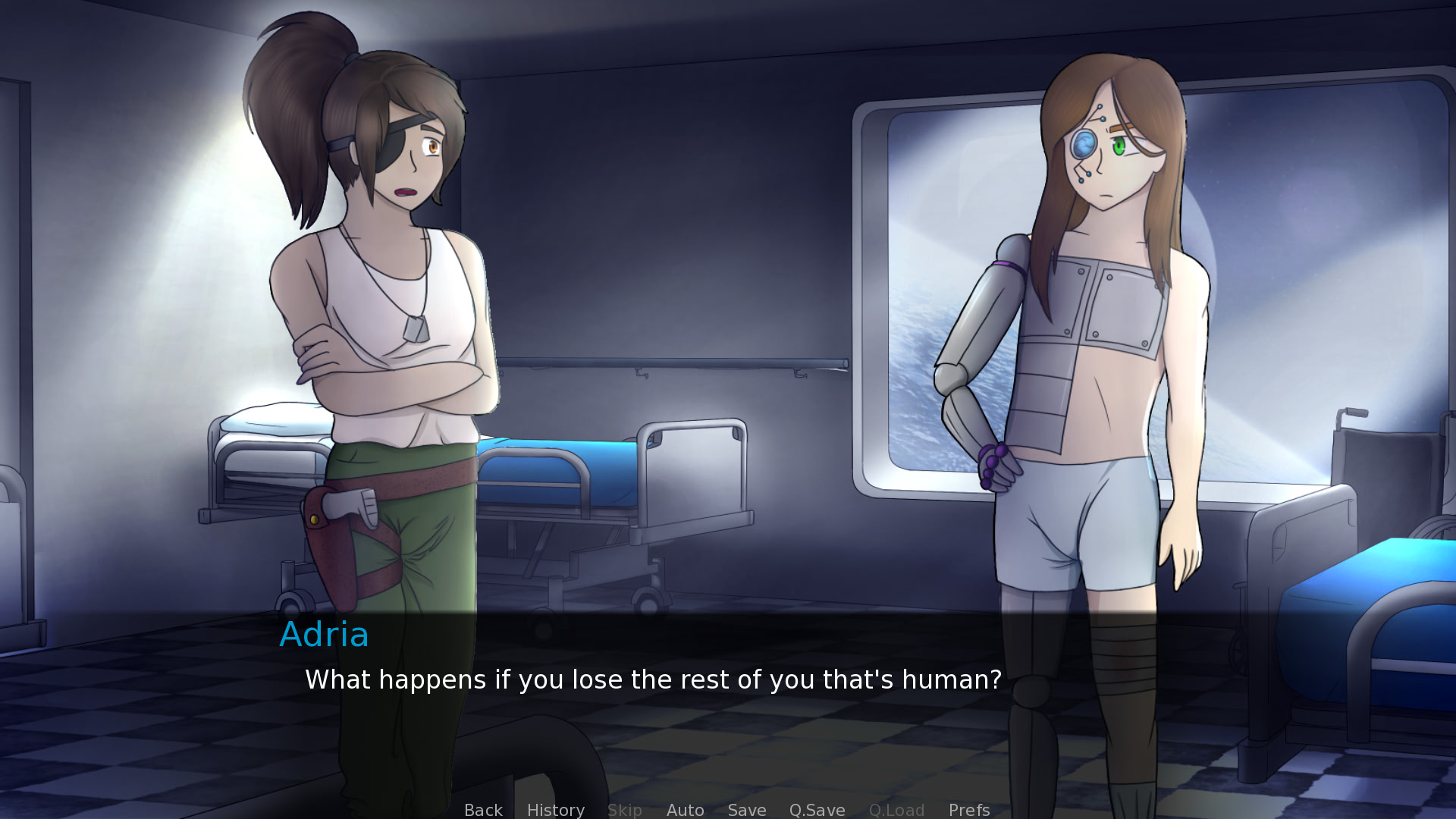Open Prefs settings menu

point(968,809)
